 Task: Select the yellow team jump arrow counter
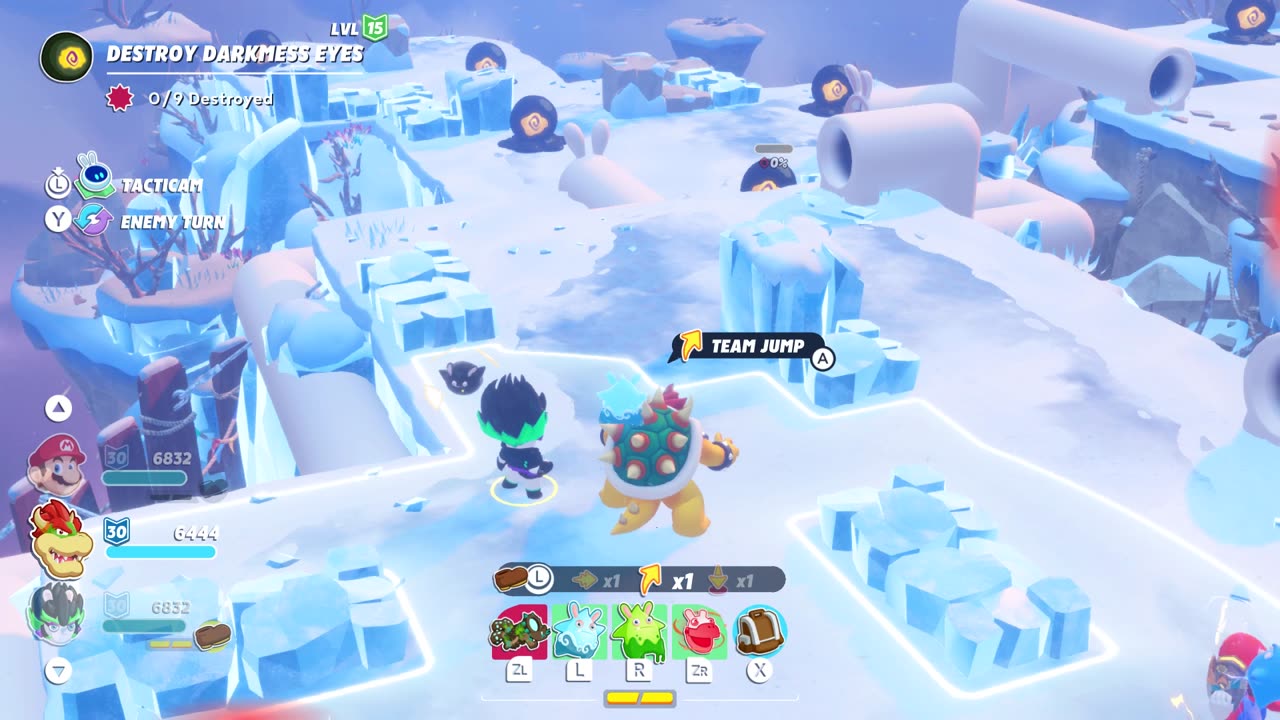click(651, 579)
